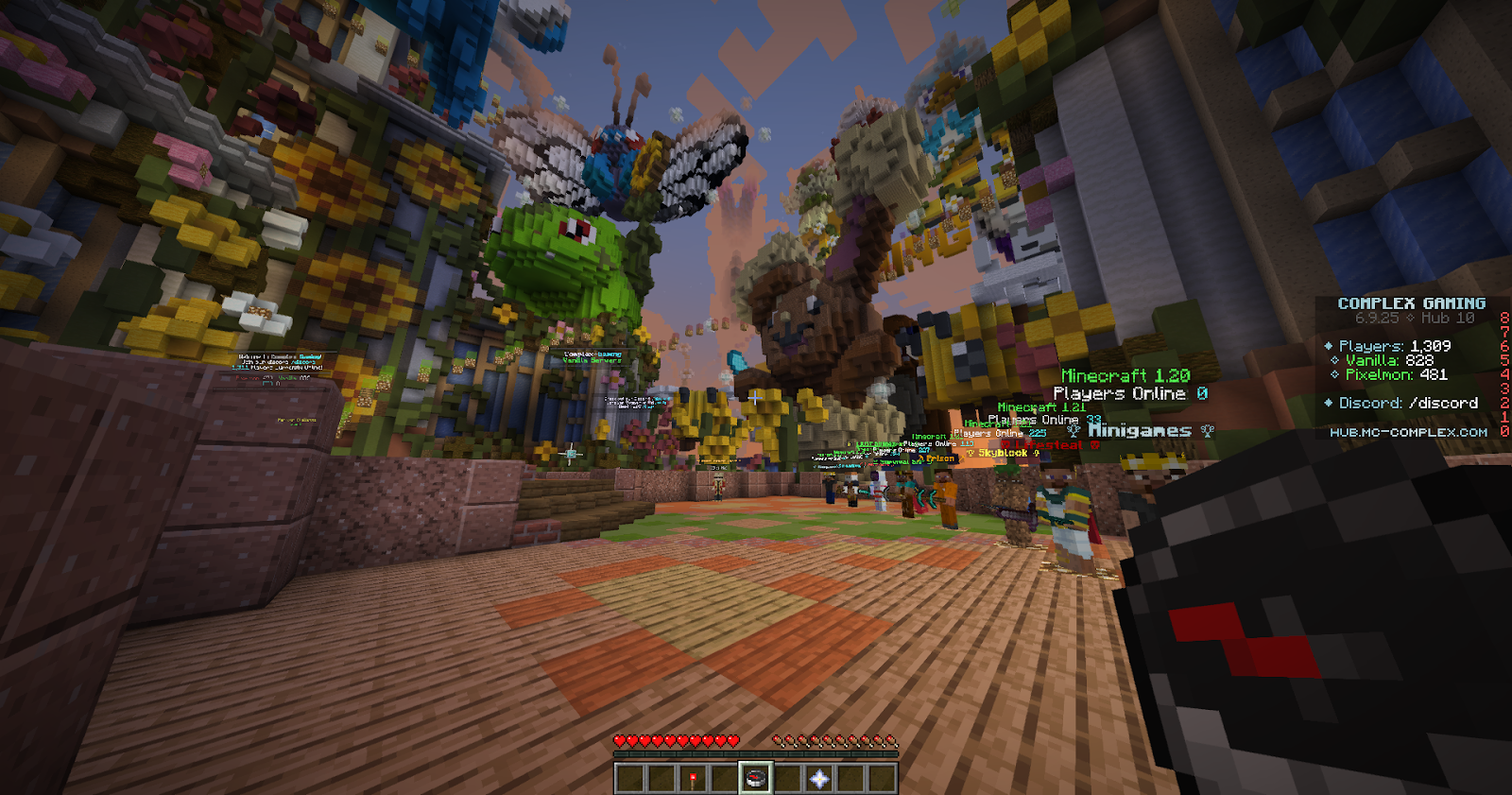Click the first empty hotbar slot
Image resolution: width=1512 pixels, height=795 pixels.
pyautogui.click(x=631, y=777)
